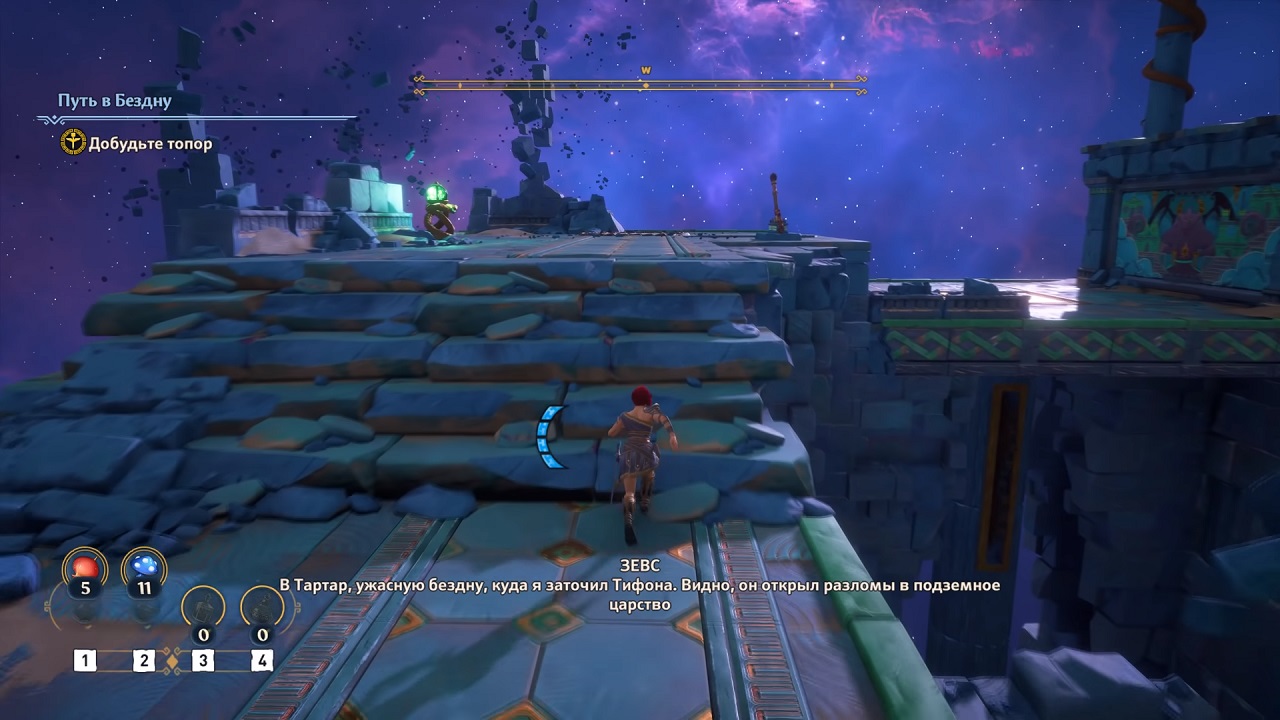
Task: Open the "Путь в Бездну" quest tracker
Action: click(115, 101)
